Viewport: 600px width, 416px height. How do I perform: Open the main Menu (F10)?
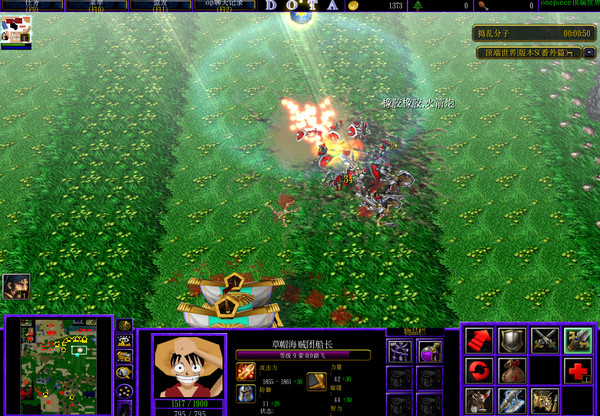[x=97, y=5]
